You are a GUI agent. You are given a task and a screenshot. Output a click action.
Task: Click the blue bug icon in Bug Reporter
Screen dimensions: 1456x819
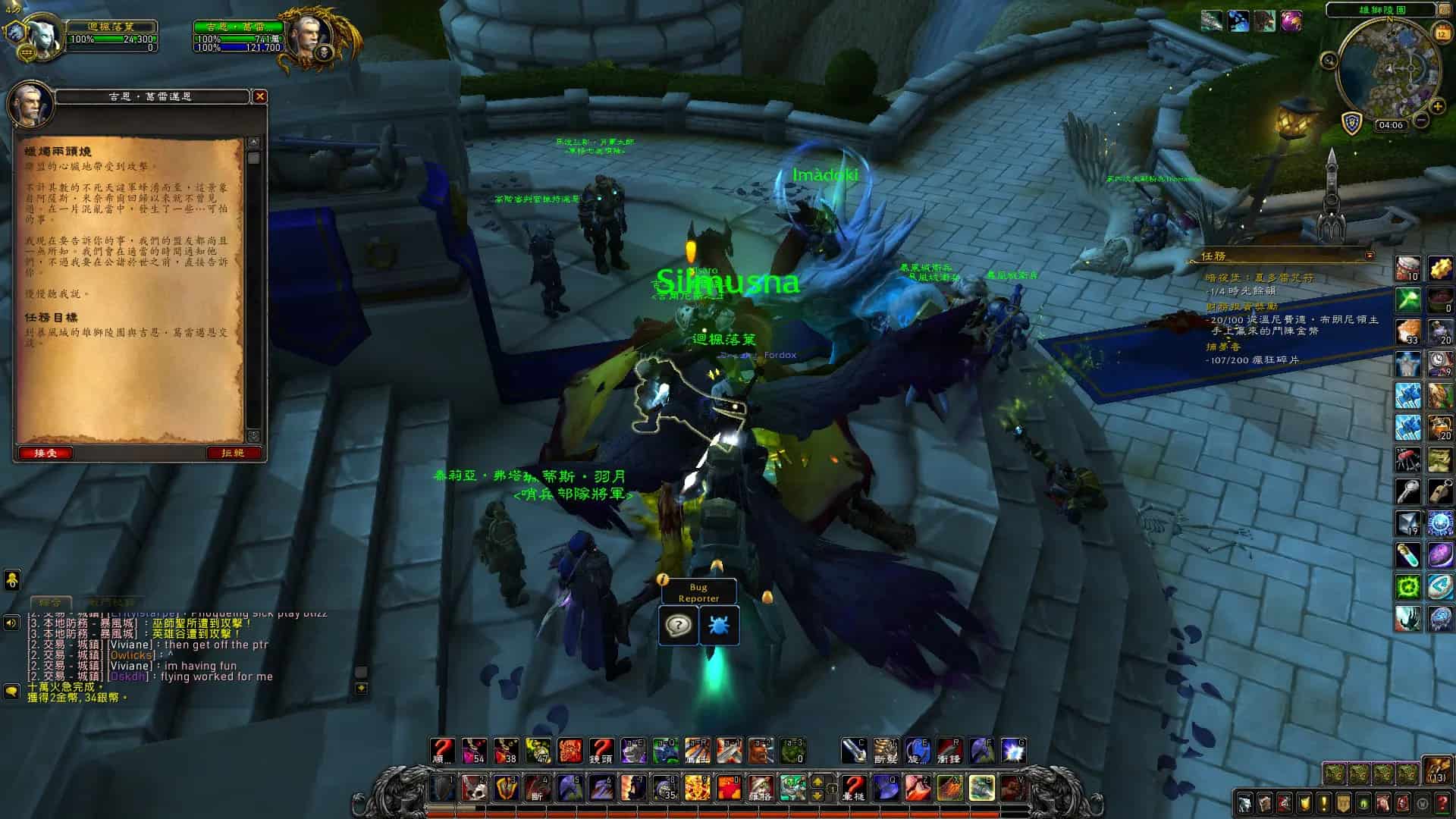(718, 626)
